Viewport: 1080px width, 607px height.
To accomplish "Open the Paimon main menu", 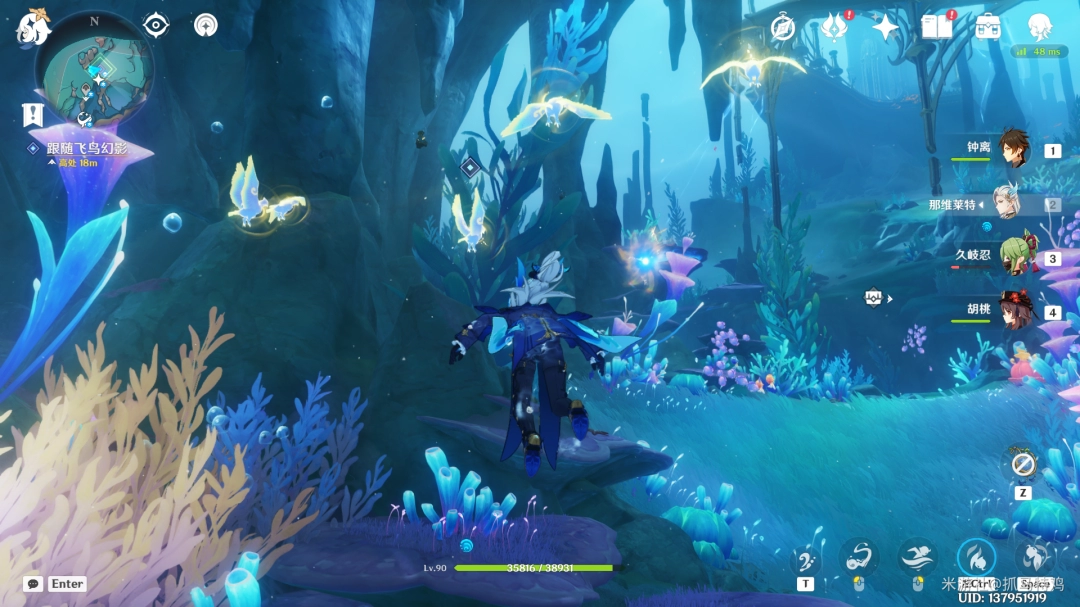I will (x=32, y=27).
